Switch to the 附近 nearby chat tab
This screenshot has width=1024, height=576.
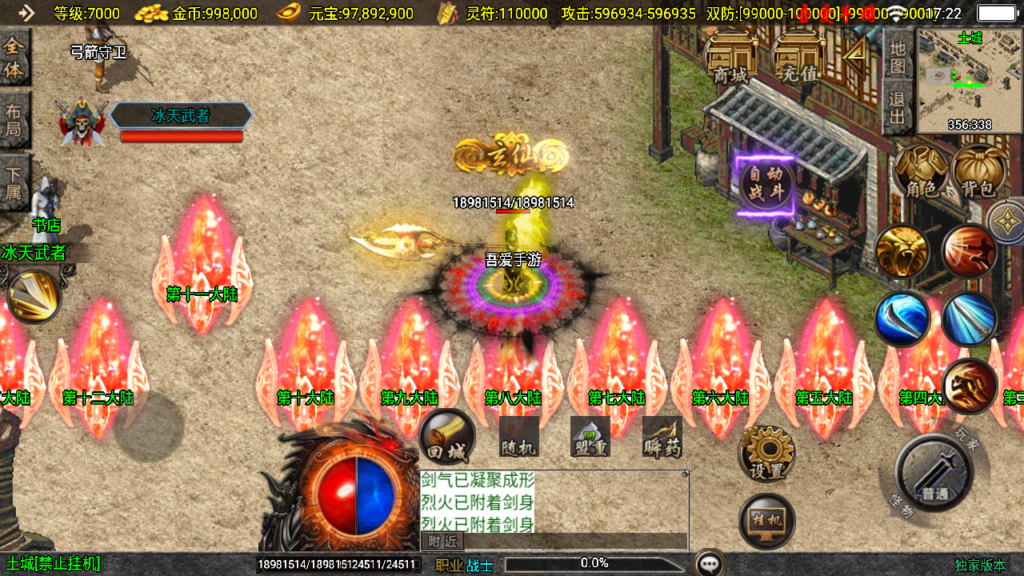coord(442,541)
